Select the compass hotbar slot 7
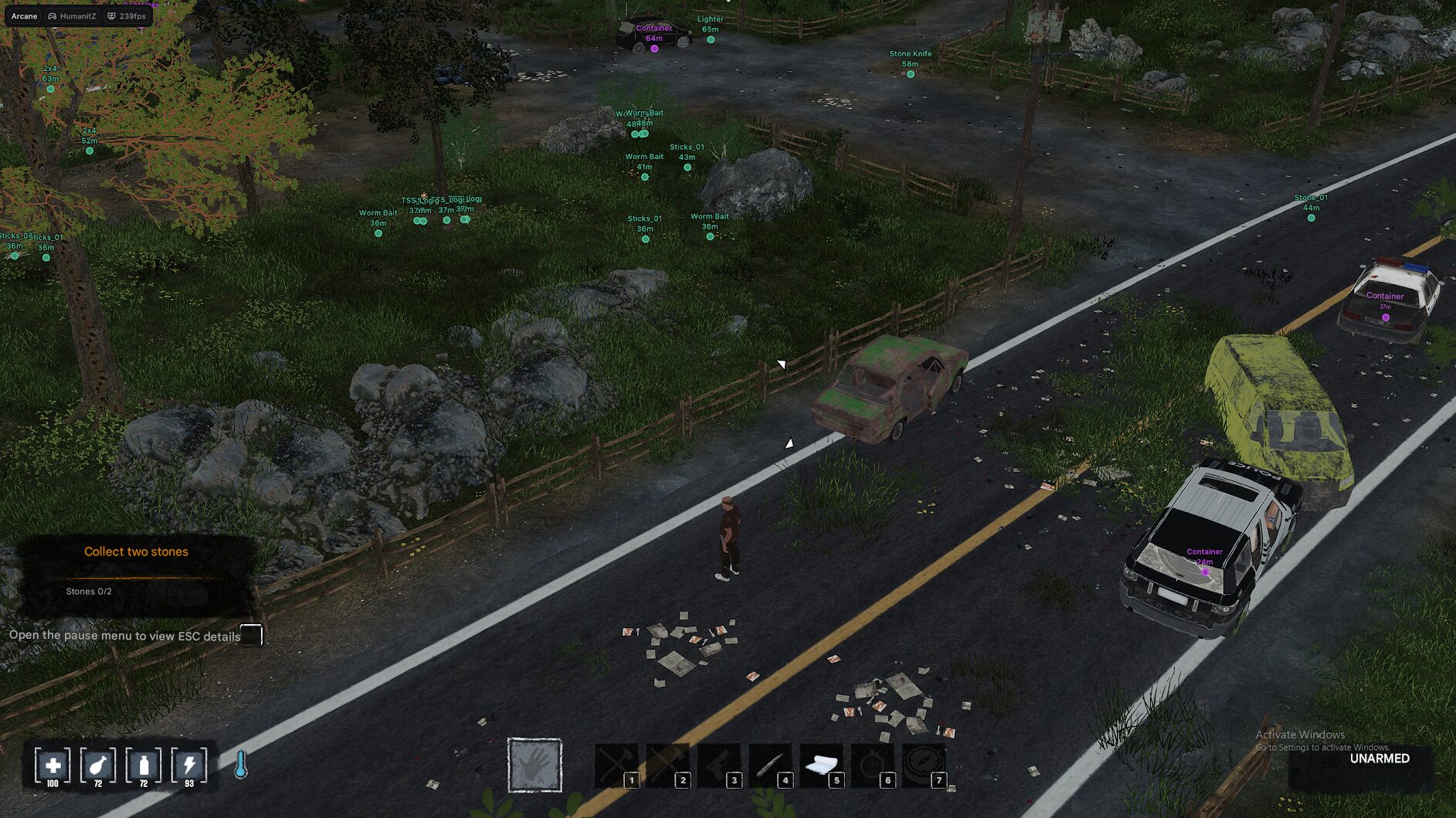The width and height of the screenshot is (1456, 818). tap(924, 765)
